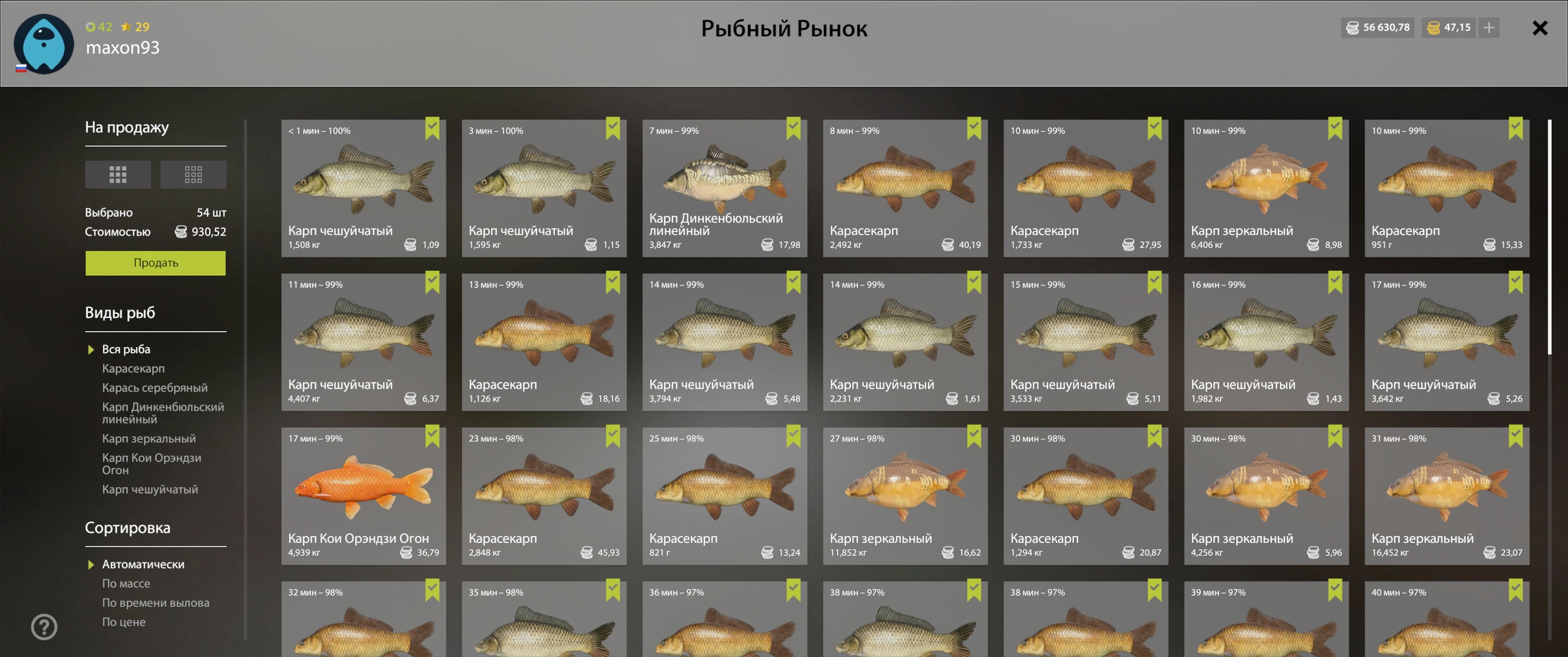Open the help question mark
Screen dimensions: 1568x657
tap(44, 626)
